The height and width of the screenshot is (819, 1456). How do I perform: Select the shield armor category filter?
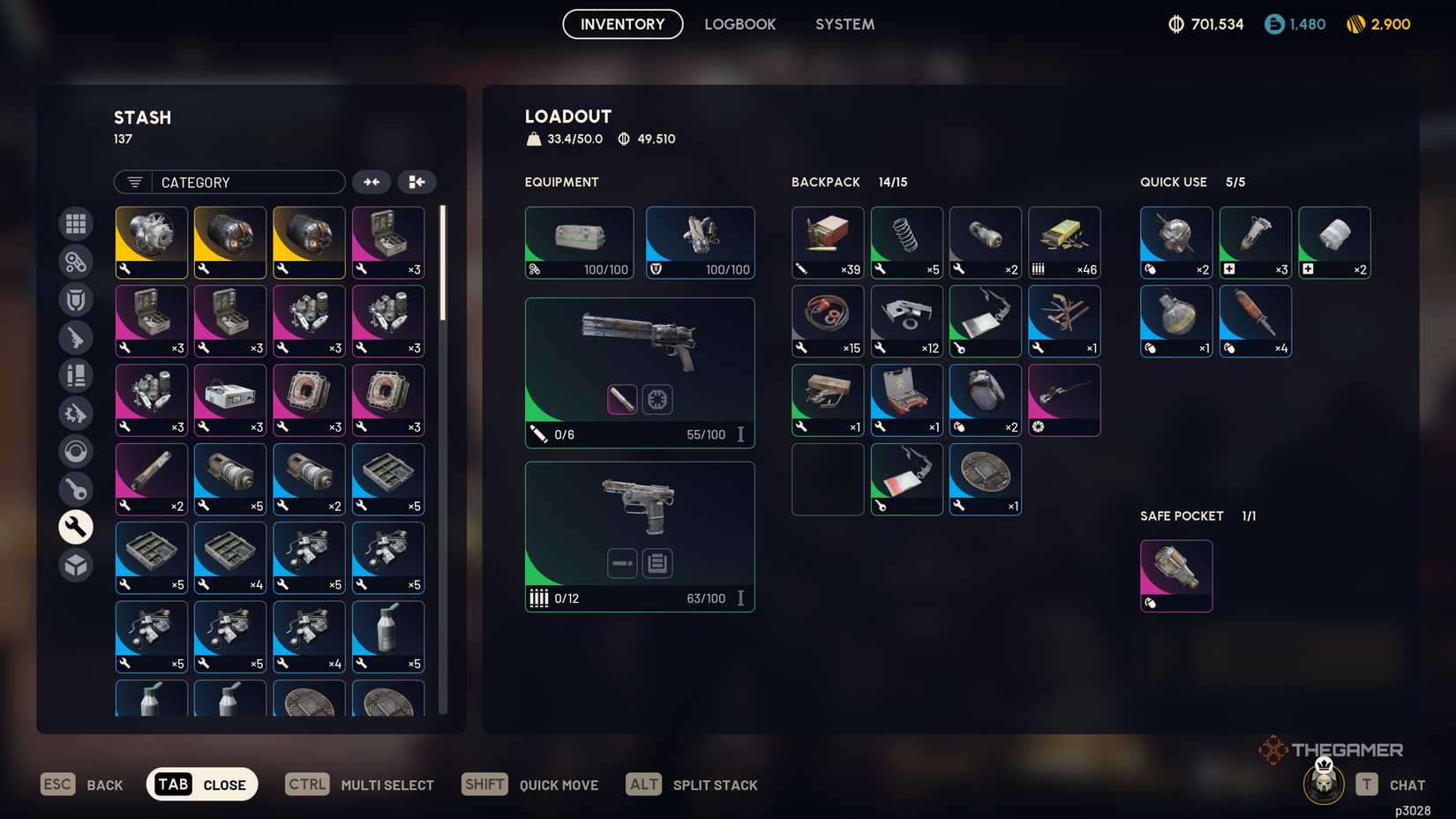[76, 299]
